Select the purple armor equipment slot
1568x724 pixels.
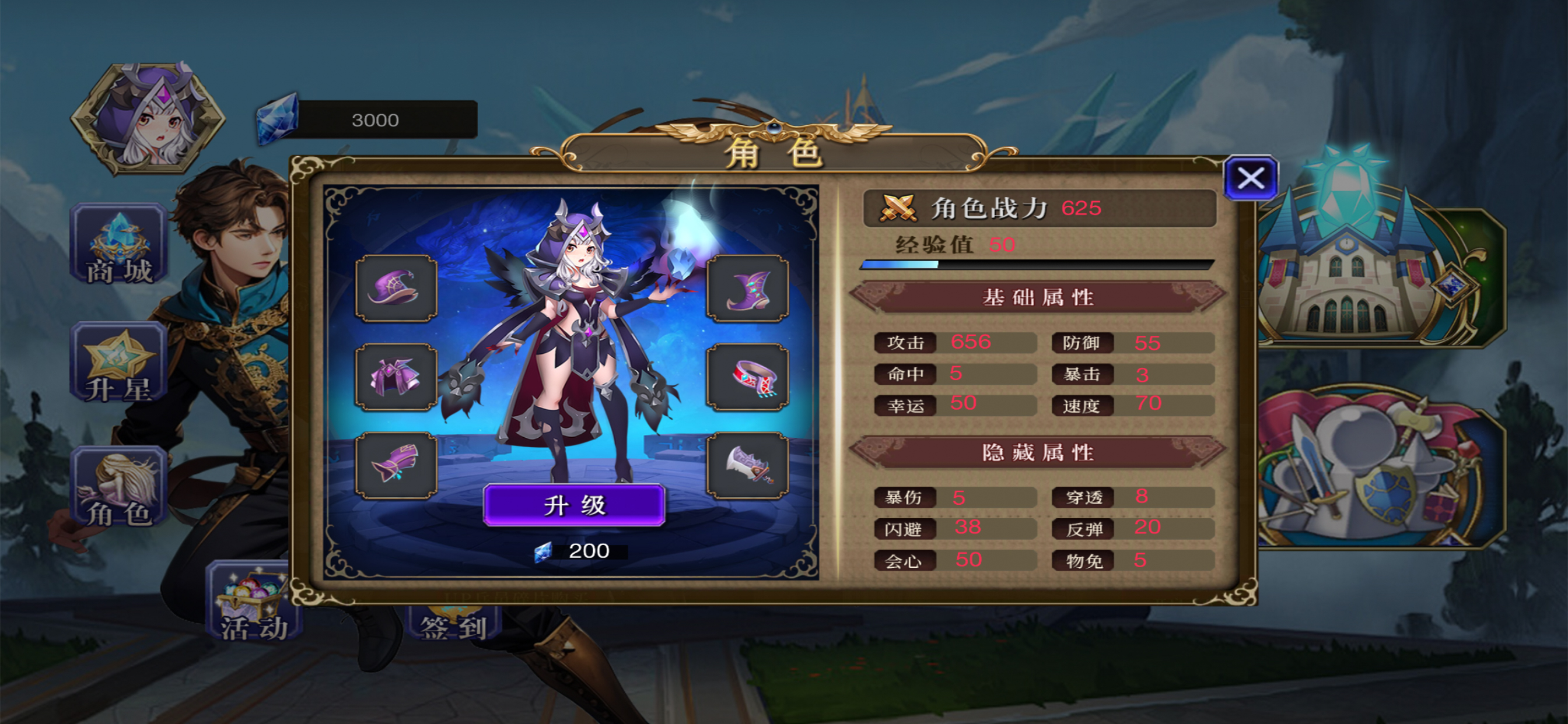395,377
